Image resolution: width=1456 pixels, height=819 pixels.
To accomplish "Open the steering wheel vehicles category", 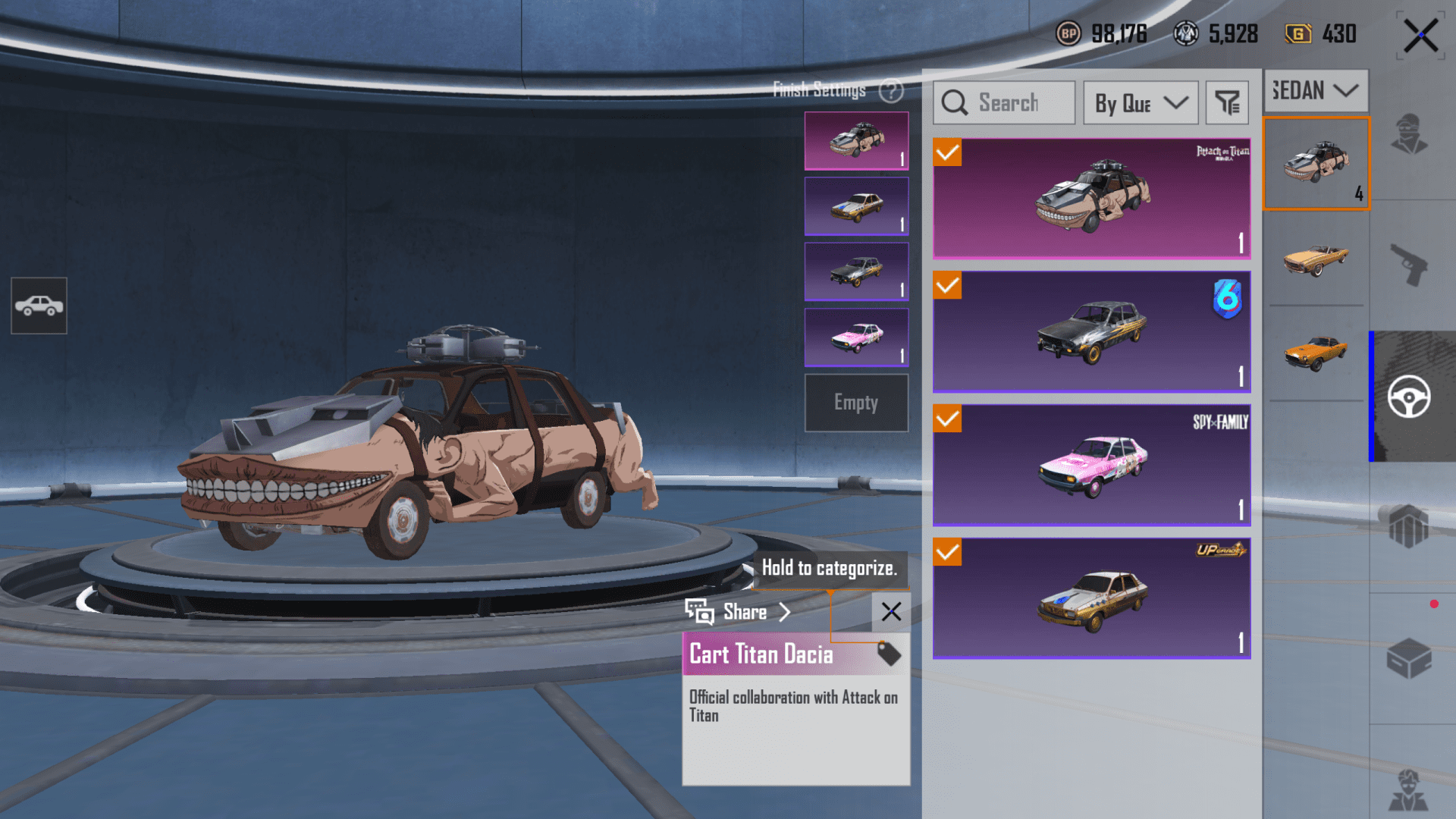I will (x=1409, y=397).
